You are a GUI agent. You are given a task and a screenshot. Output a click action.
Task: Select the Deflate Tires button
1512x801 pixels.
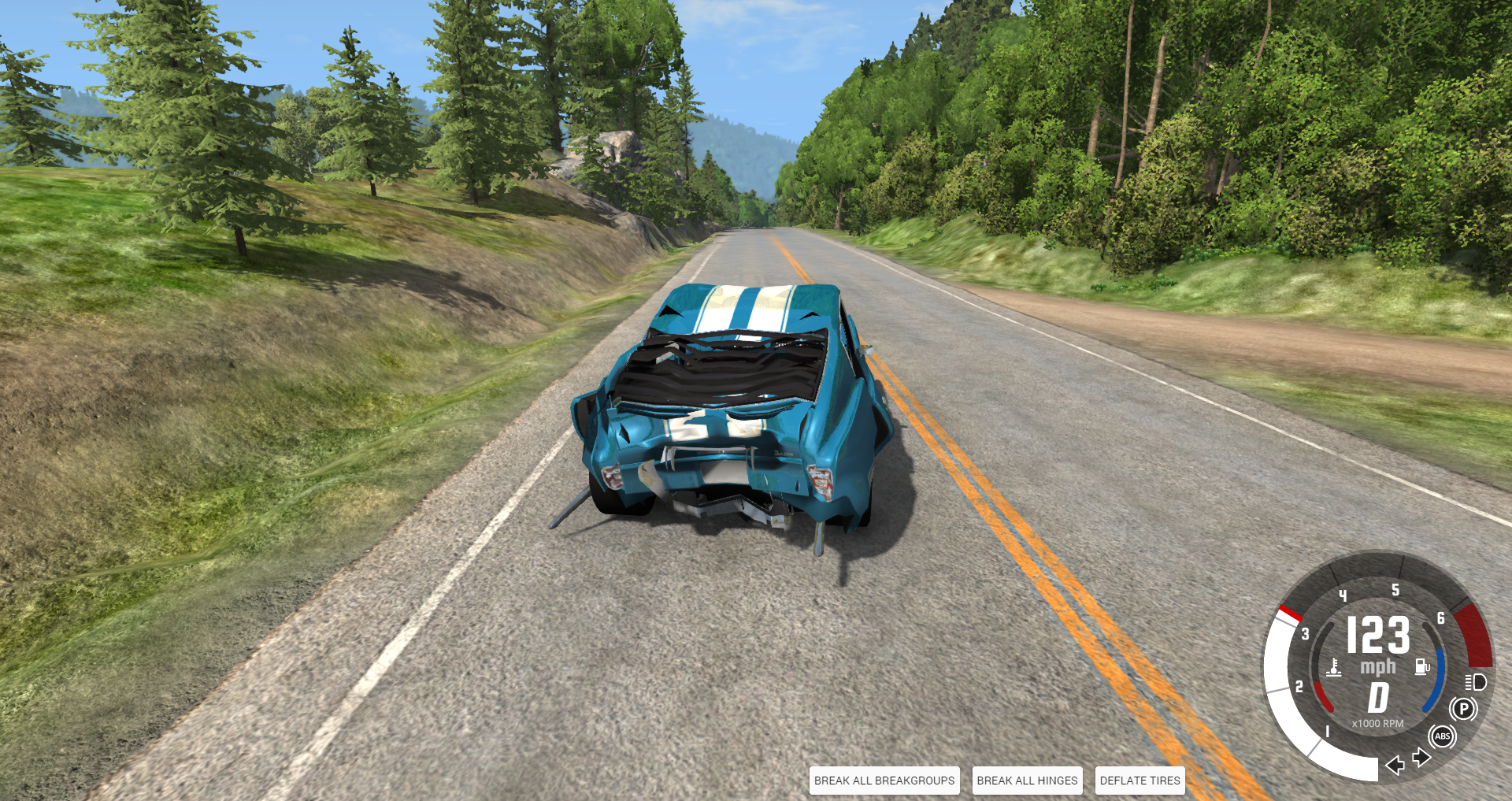(1140, 781)
